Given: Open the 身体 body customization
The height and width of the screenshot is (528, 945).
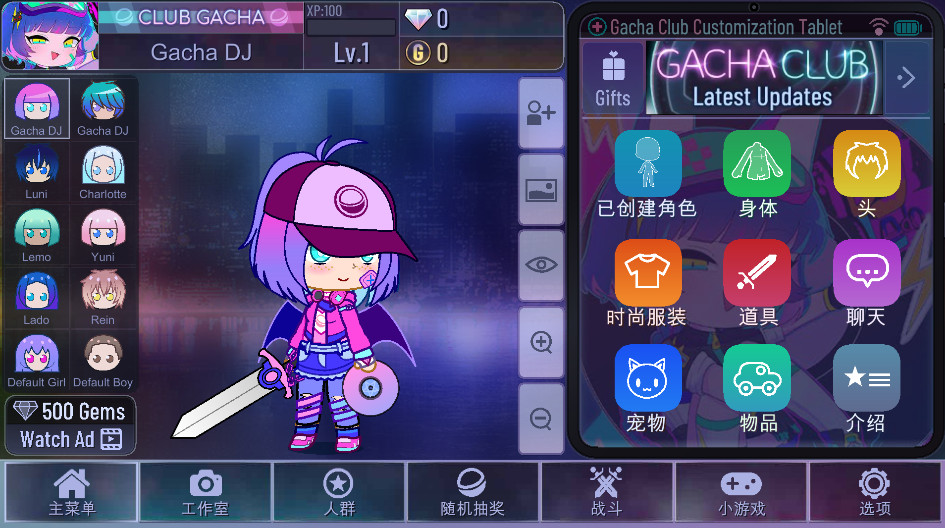Looking at the screenshot, I should pyautogui.click(x=757, y=173).
